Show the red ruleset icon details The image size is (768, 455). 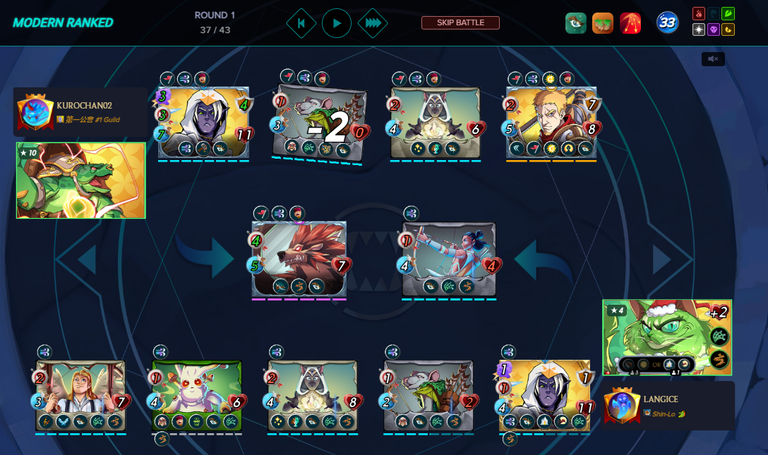point(630,23)
